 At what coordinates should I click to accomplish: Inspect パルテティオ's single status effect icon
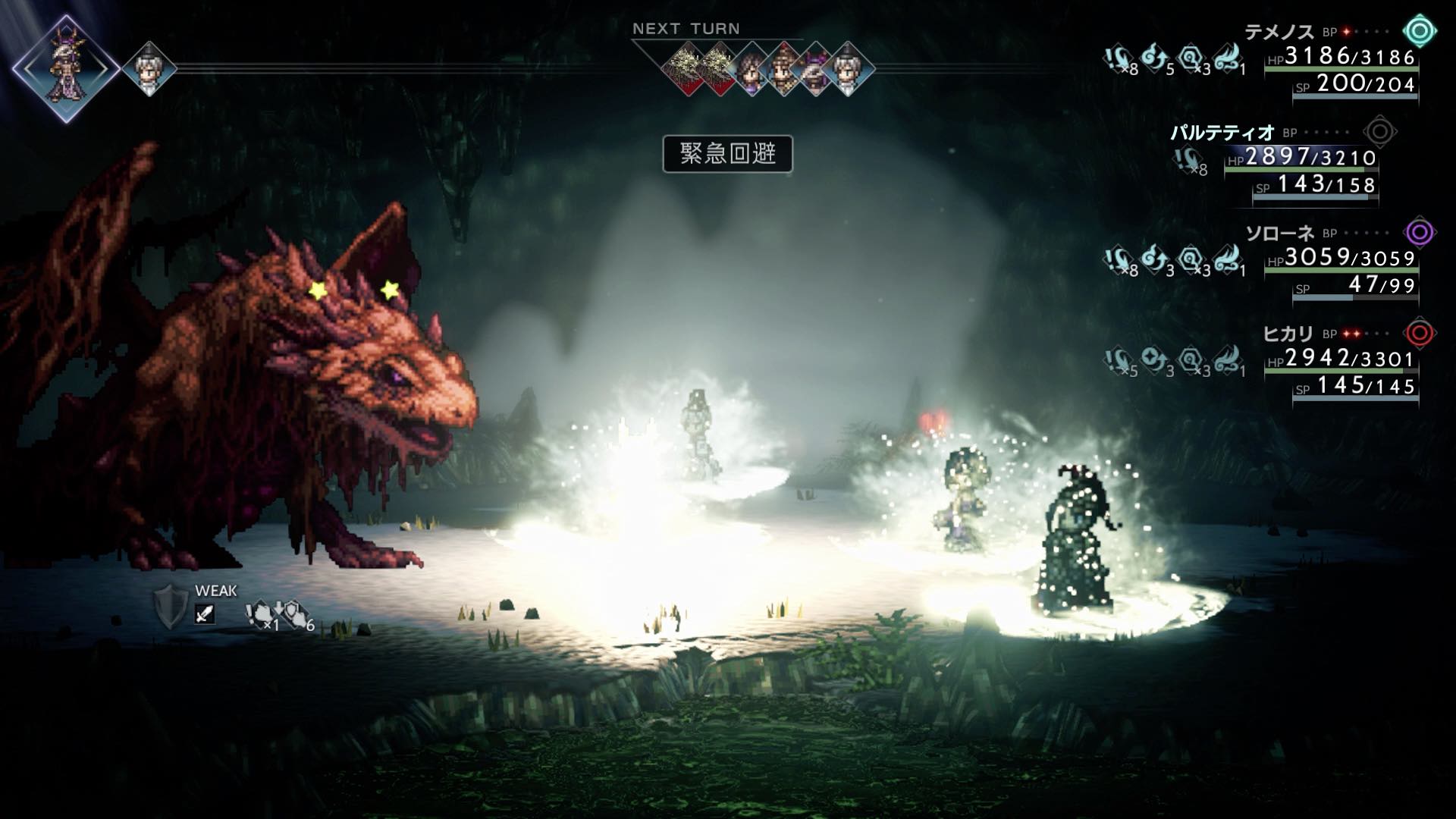click(x=1188, y=161)
